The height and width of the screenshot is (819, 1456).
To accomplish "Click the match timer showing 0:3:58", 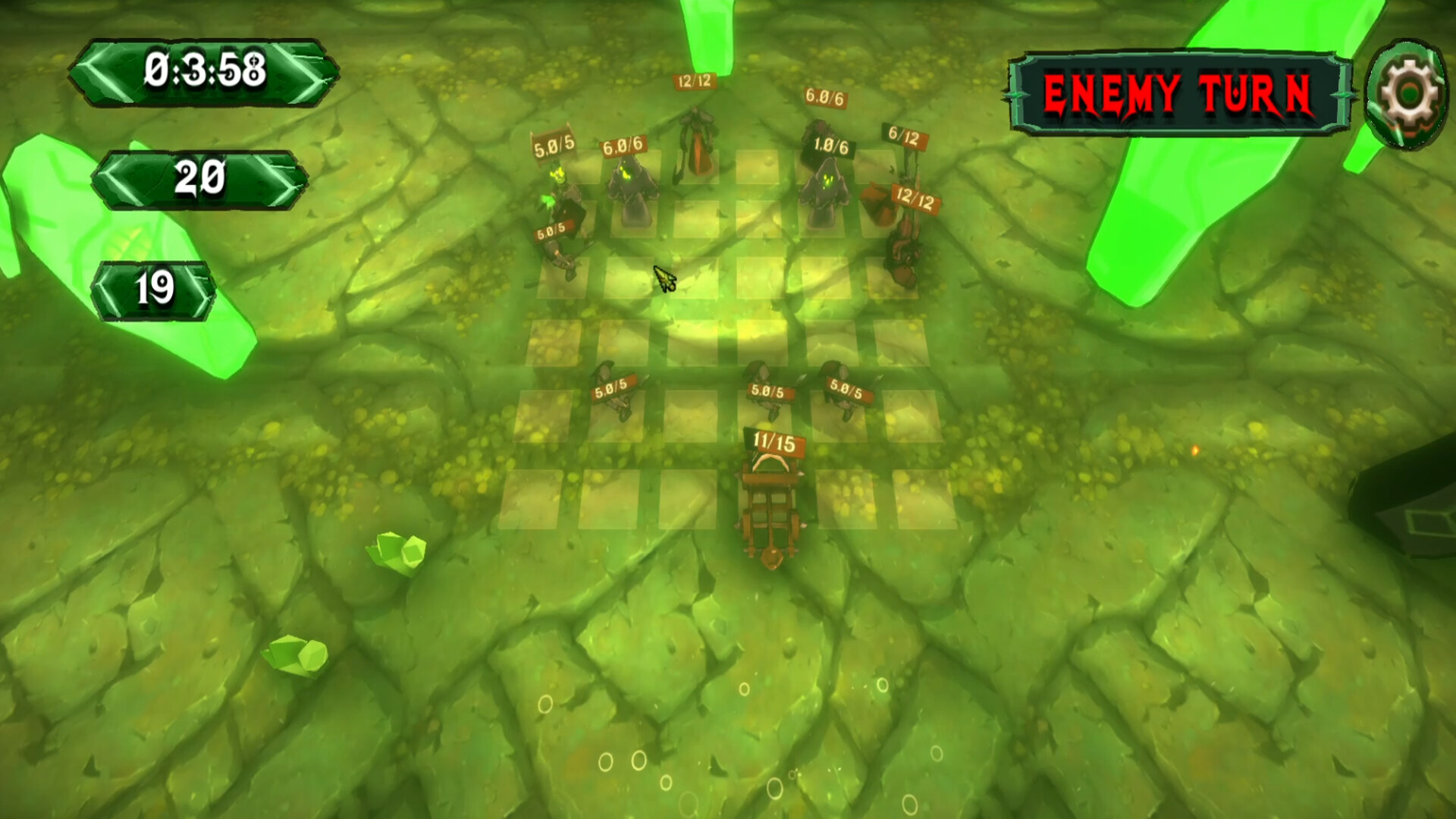I will pos(203,71).
